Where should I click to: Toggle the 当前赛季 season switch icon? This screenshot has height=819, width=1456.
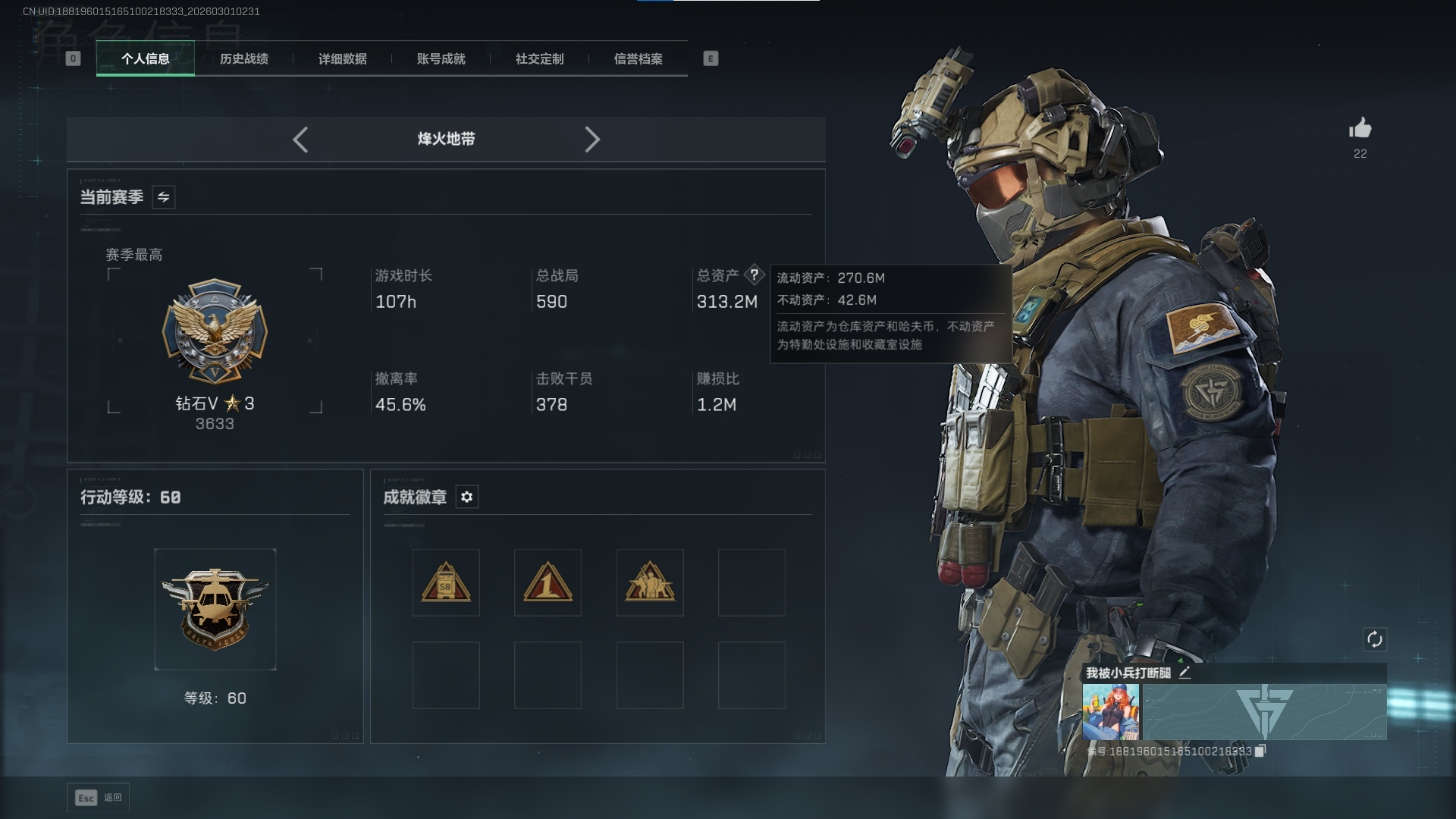164,197
